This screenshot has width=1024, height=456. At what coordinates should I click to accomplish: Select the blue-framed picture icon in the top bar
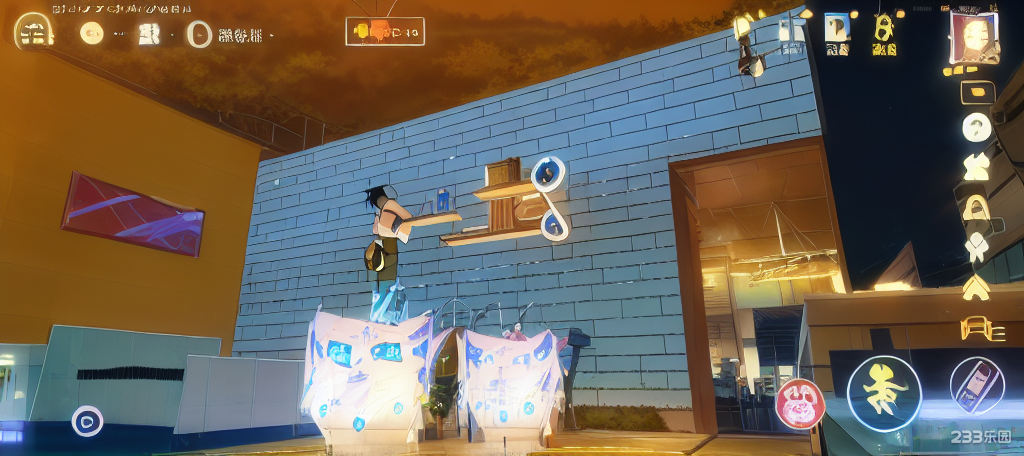[x=837, y=27]
